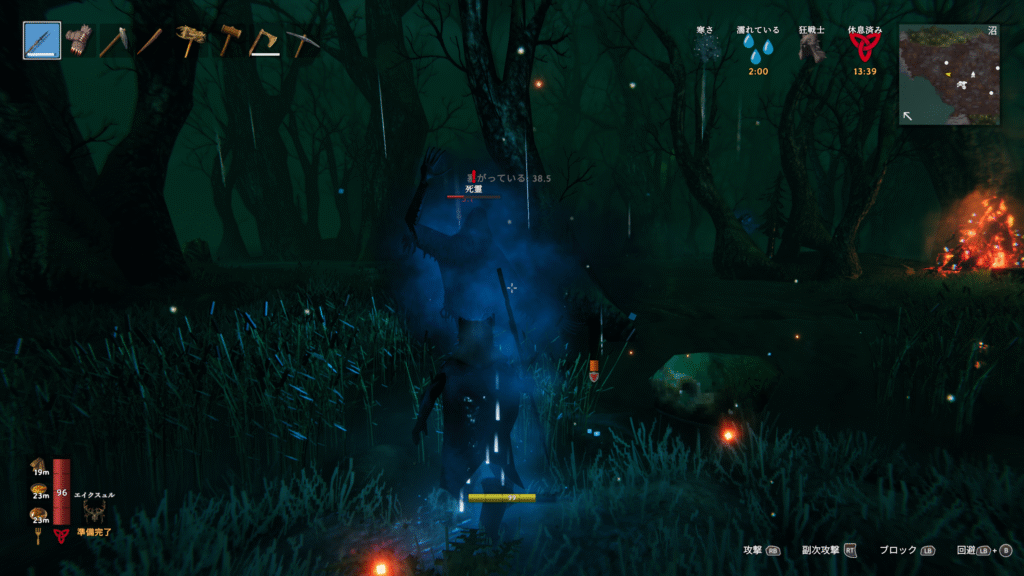Click the 寒さ cold status icon

tap(708, 50)
